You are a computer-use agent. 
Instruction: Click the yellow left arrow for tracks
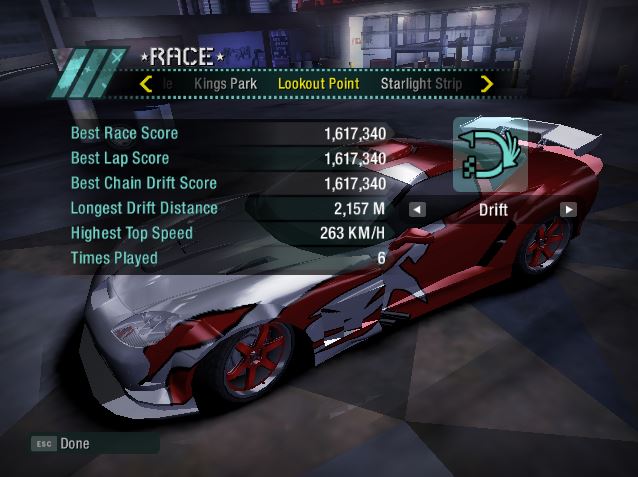pos(147,84)
